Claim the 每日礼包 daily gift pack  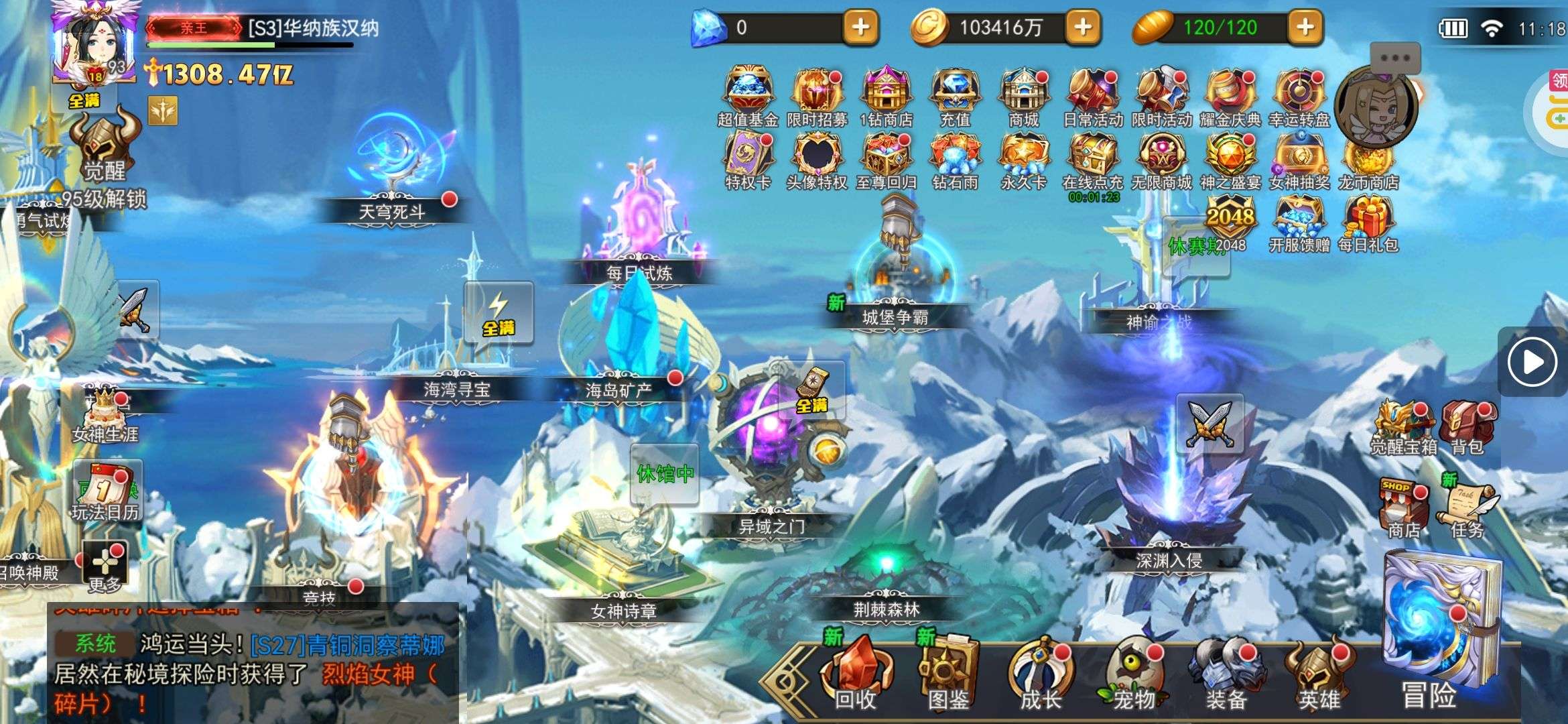coord(1368,223)
